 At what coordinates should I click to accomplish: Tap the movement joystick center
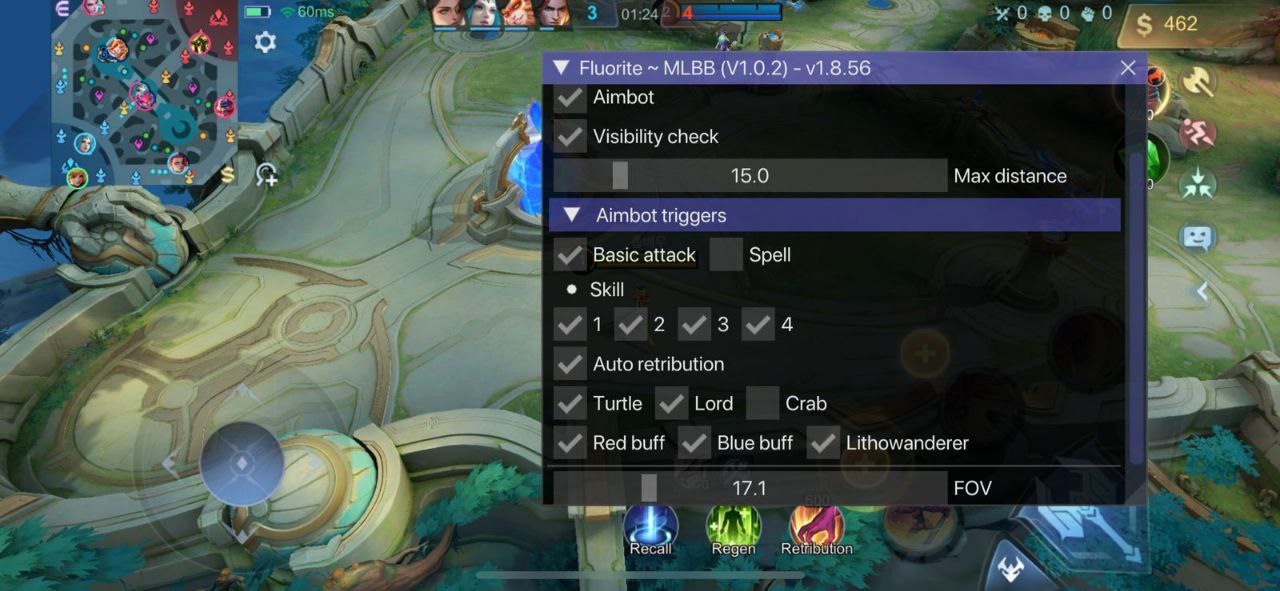click(x=242, y=464)
